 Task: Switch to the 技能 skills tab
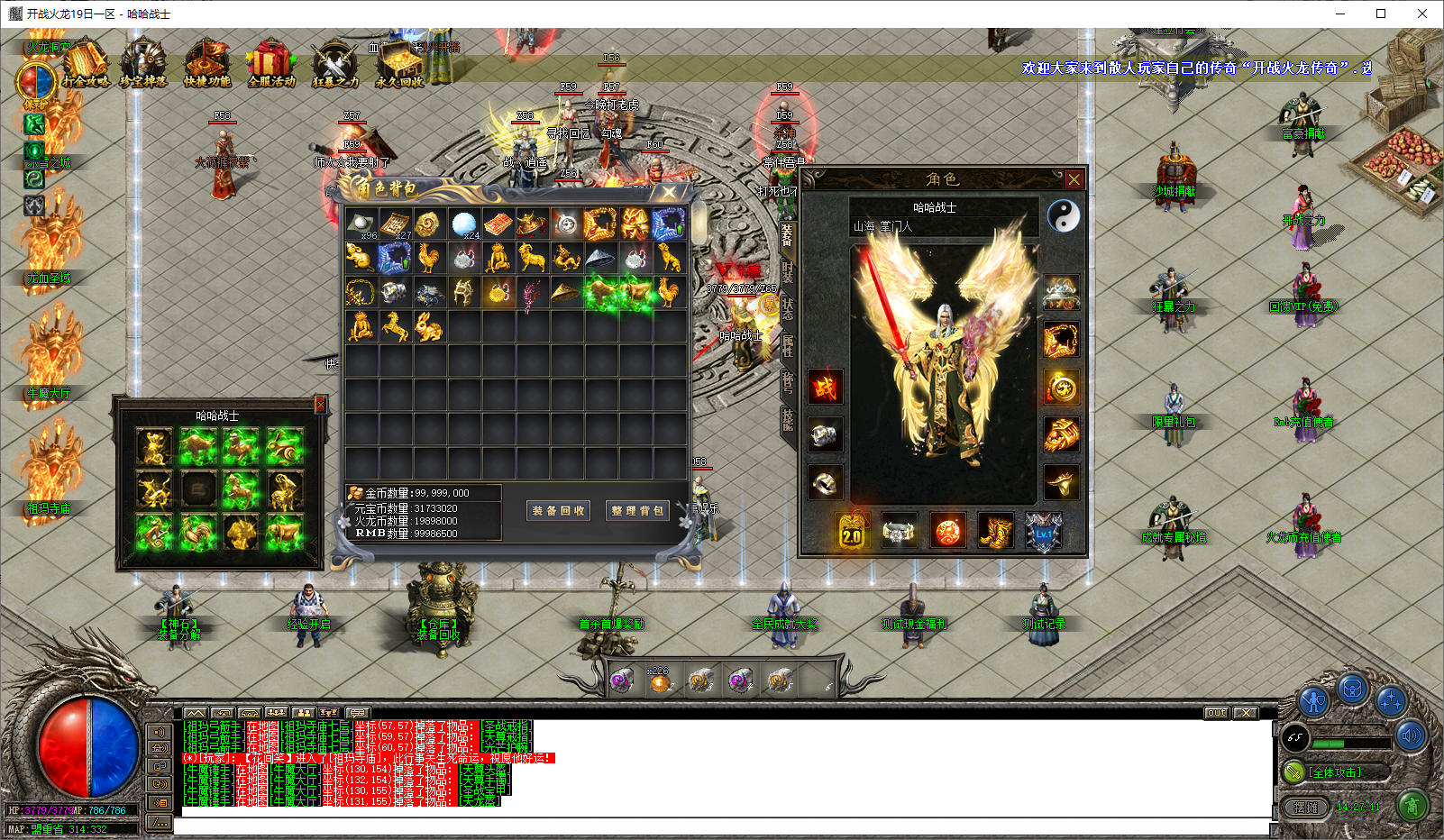pyautogui.click(x=787, y=419)
